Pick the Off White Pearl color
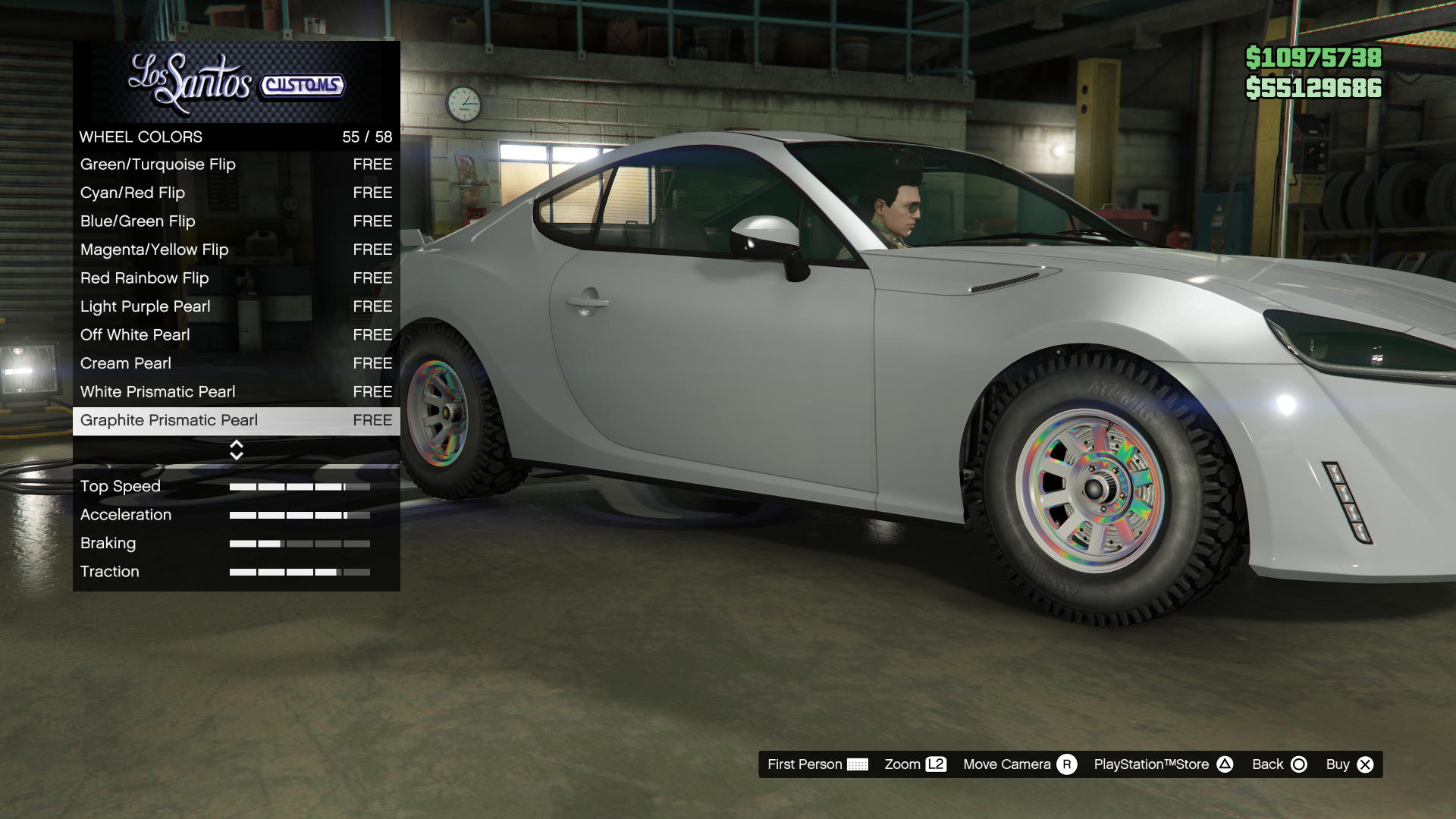Viewport: 1456px width, 819px height. click(x=235, y=335)
